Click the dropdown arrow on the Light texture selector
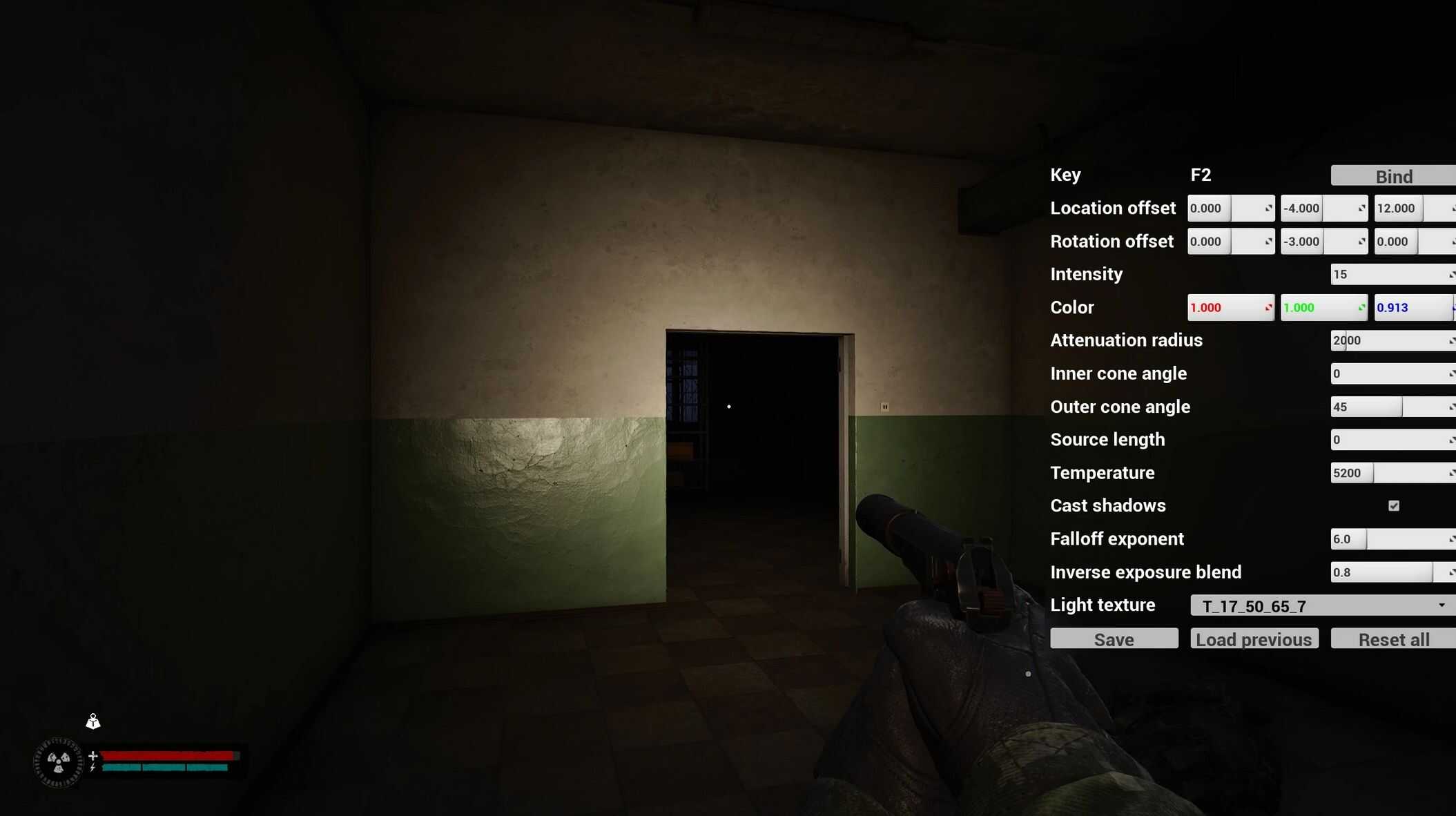Image resolution: width=1456 pixels, height=816 pixels. click(1443, 605)
